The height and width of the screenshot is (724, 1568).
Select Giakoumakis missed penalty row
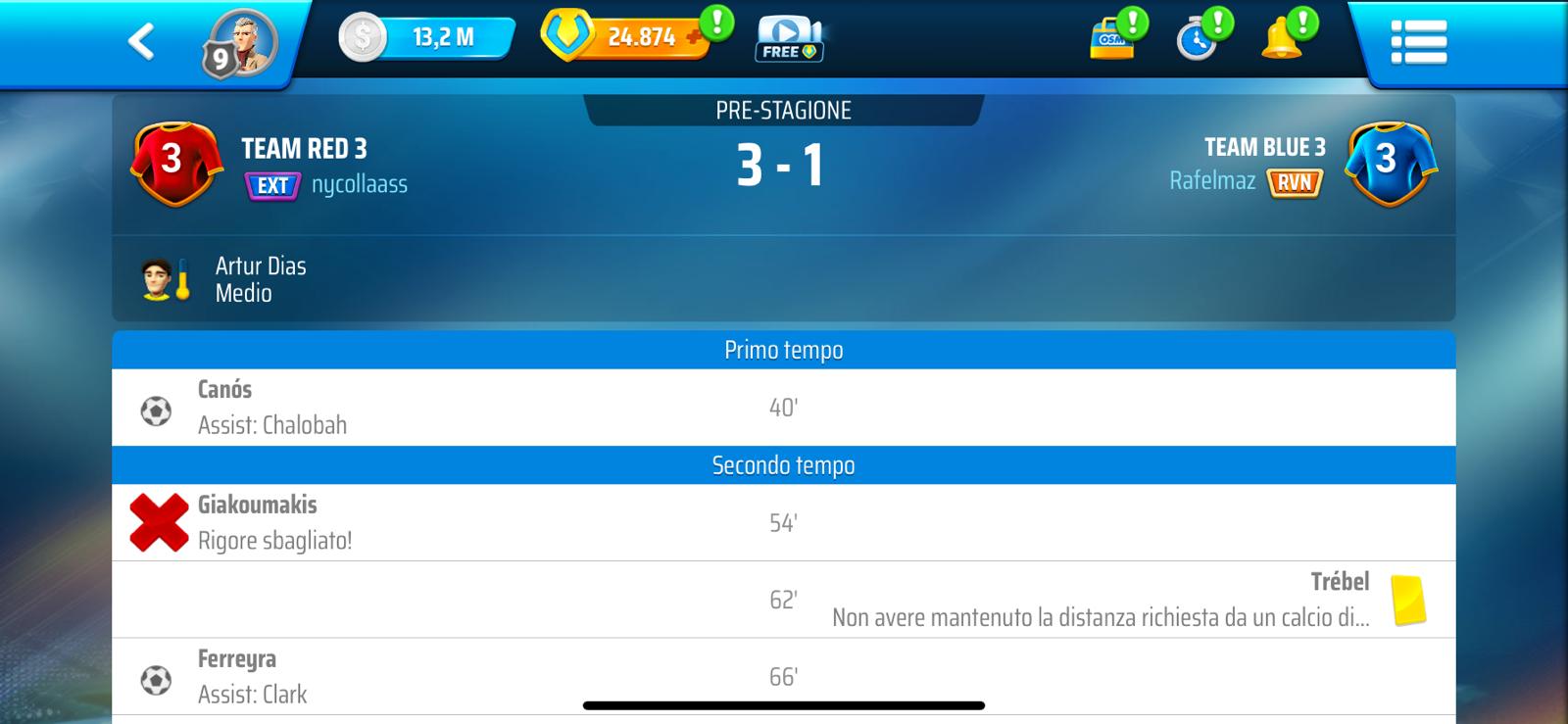click(x=783, y=523)
